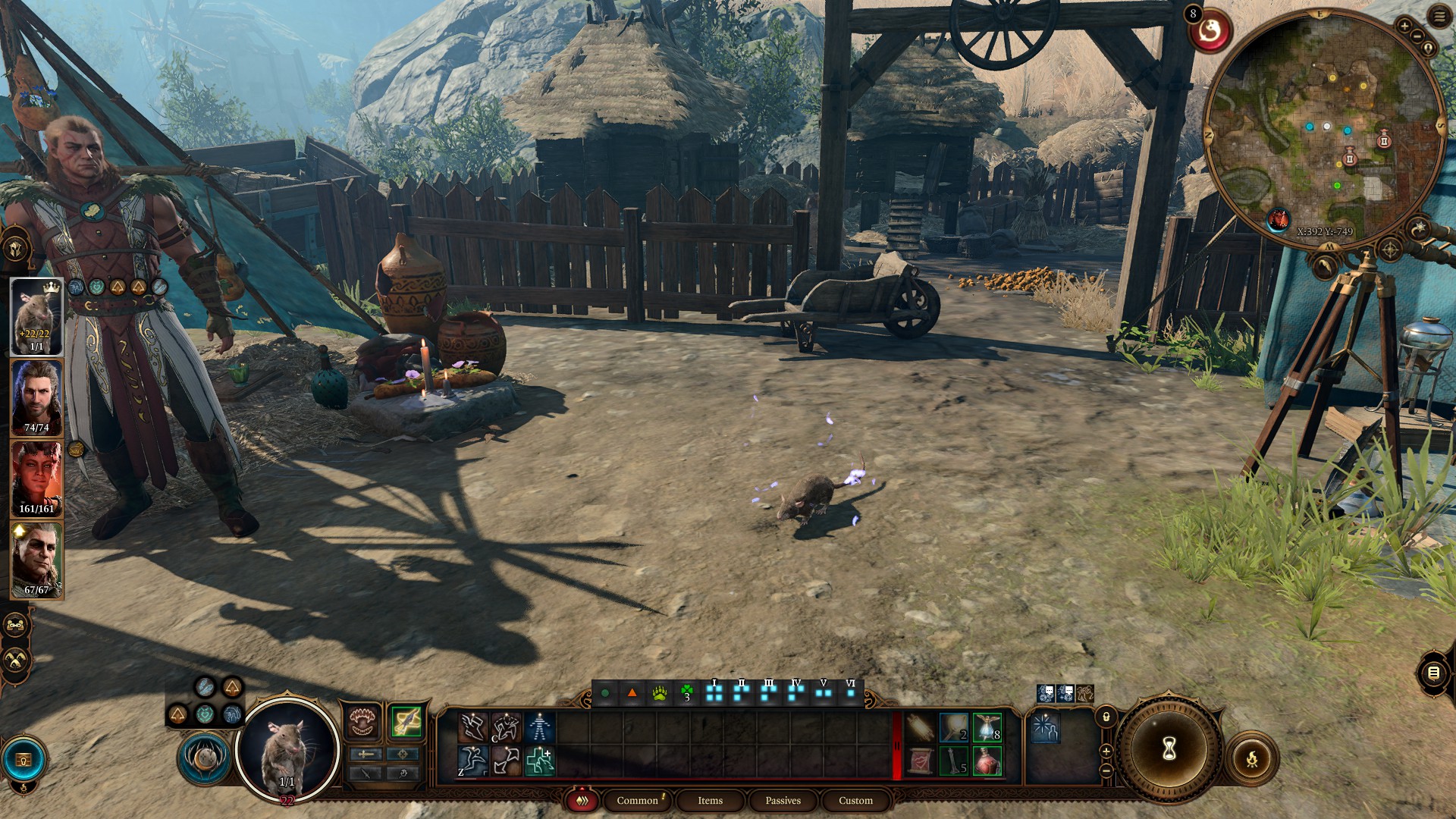
Task: Select the rat character portrait in party list
Action: pyautogui.click(x=36, y=316)
